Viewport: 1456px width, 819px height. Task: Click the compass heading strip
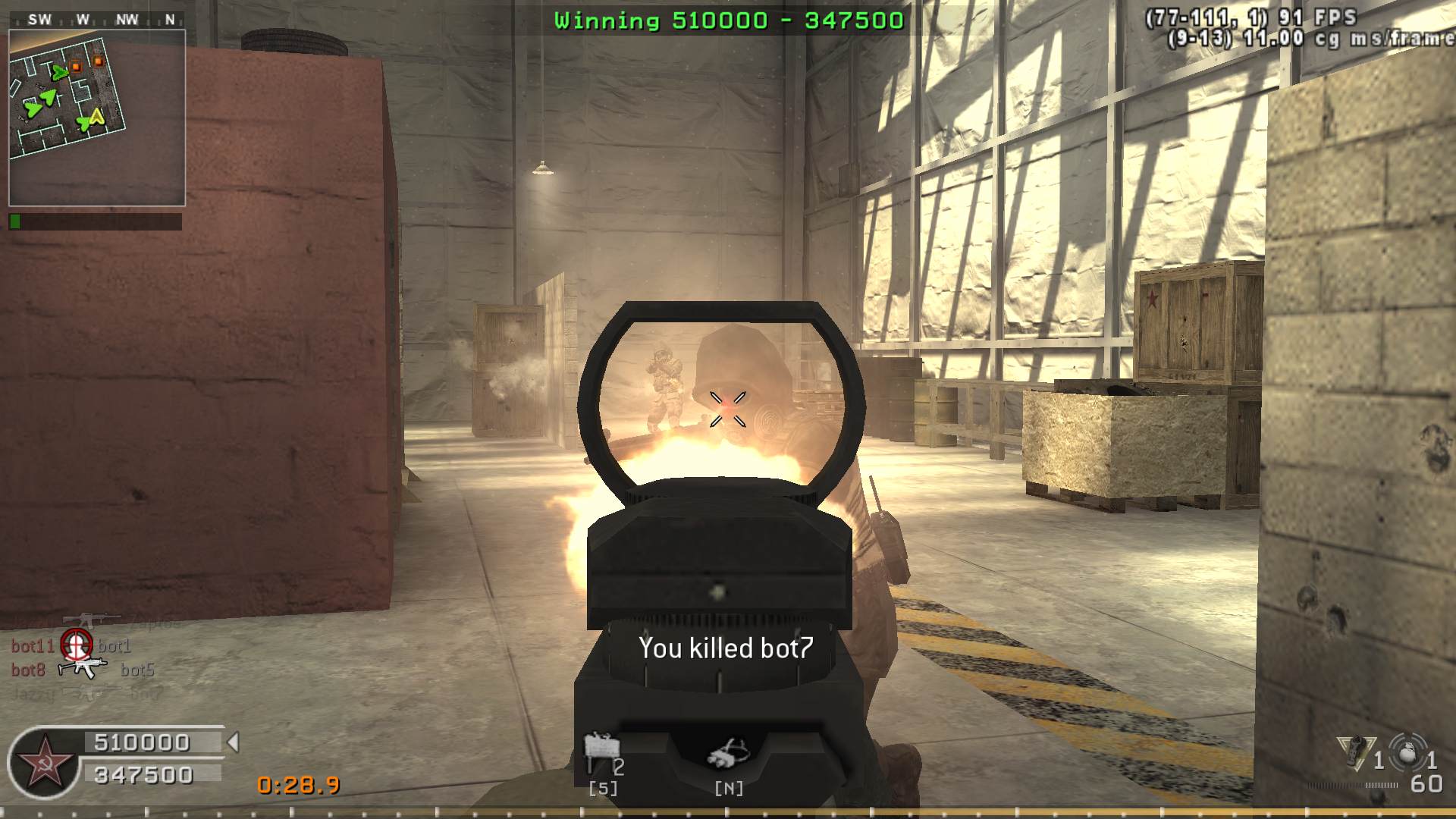[97, 20]
